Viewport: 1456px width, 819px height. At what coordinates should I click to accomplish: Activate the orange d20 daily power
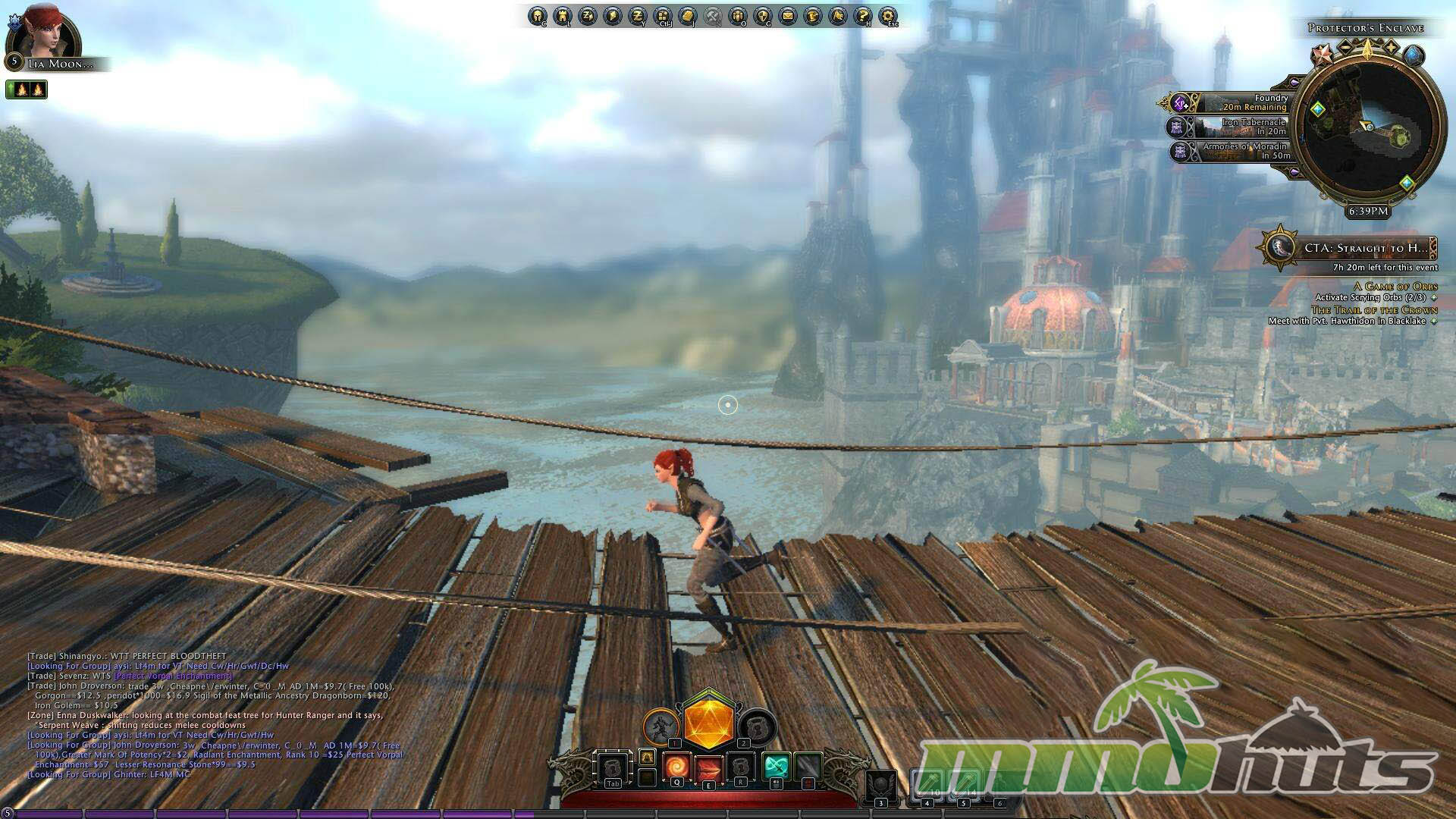point(708,723)
